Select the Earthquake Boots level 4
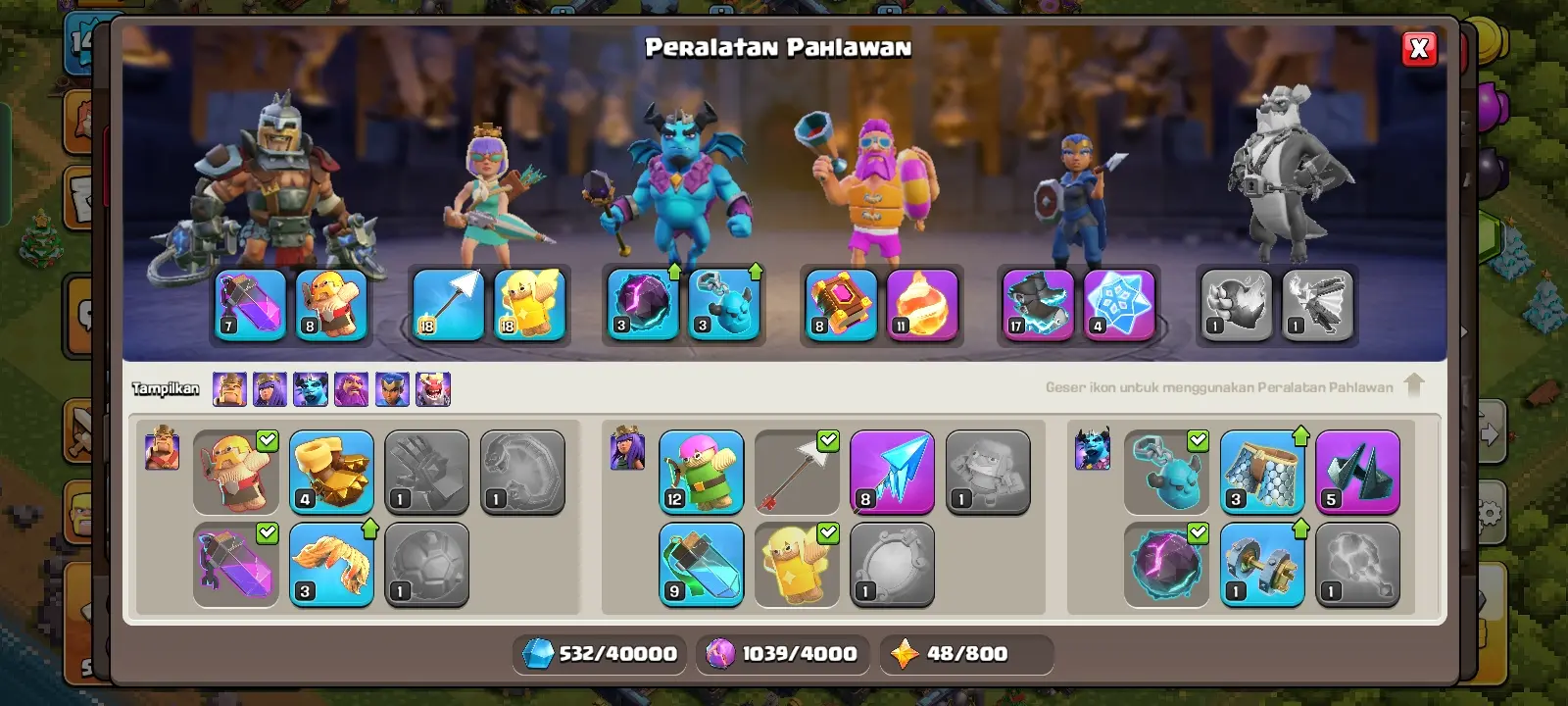This screenshot has width=1568, height=706. click(331, 472)
